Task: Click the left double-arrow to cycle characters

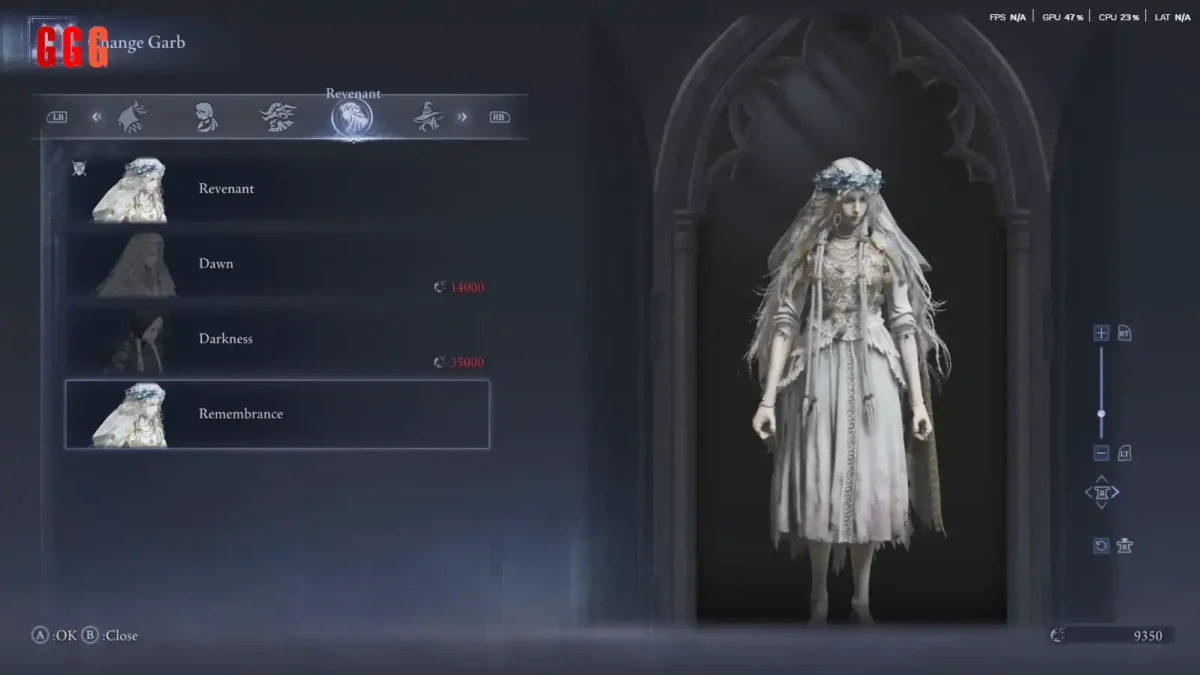Action: pos(97,117)
